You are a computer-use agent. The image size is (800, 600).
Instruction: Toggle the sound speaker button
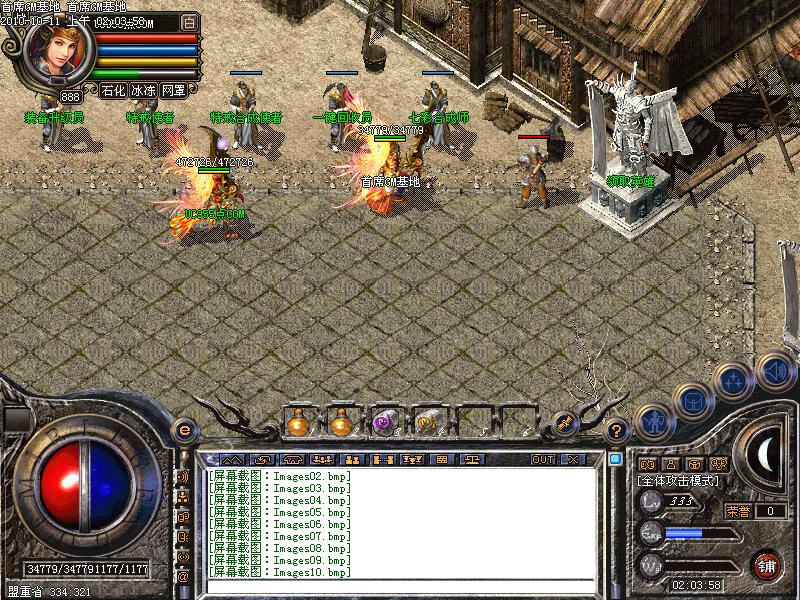[775, 369]
